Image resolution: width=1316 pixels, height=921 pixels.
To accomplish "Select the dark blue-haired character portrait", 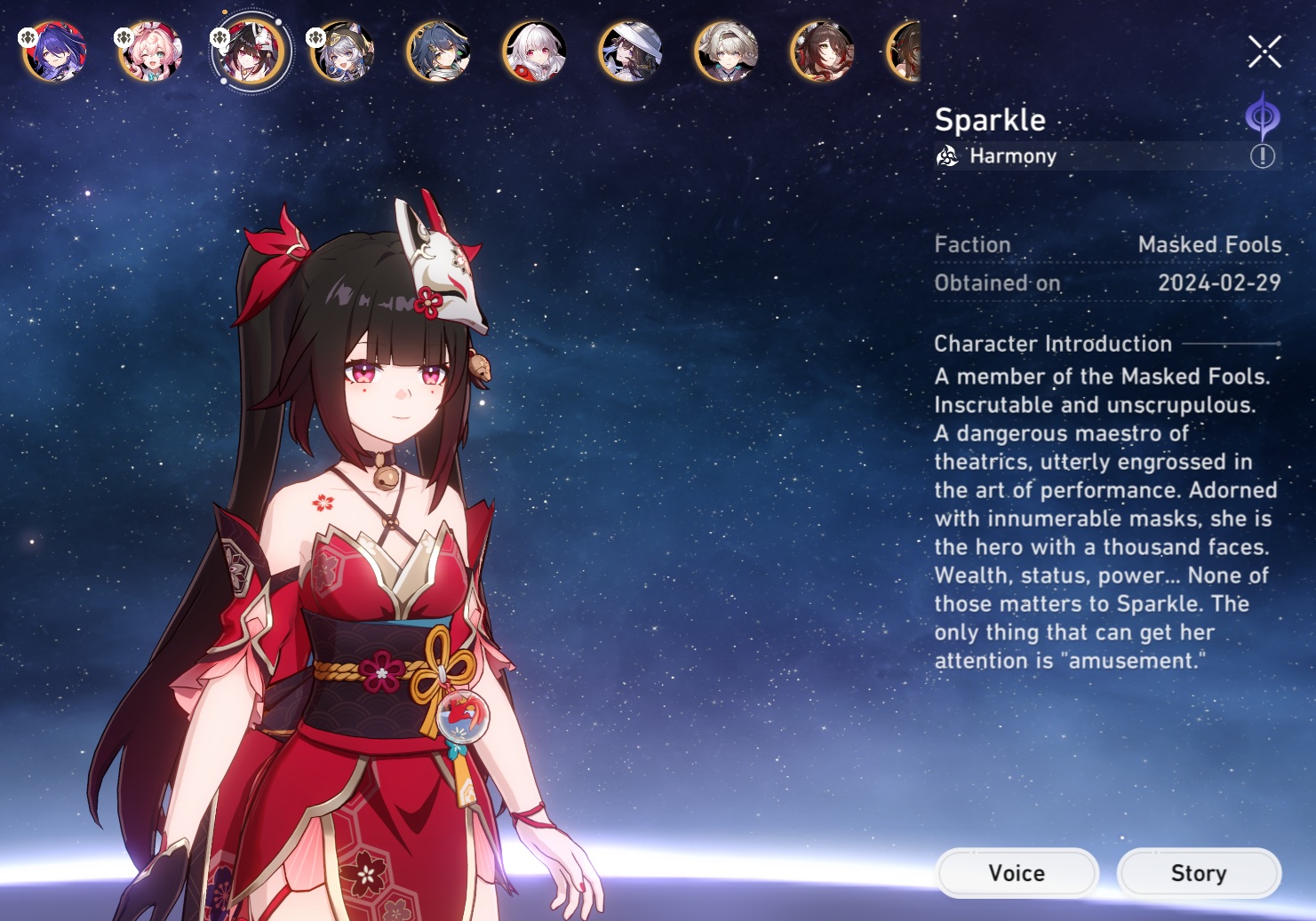I will (x=439, y=52).
